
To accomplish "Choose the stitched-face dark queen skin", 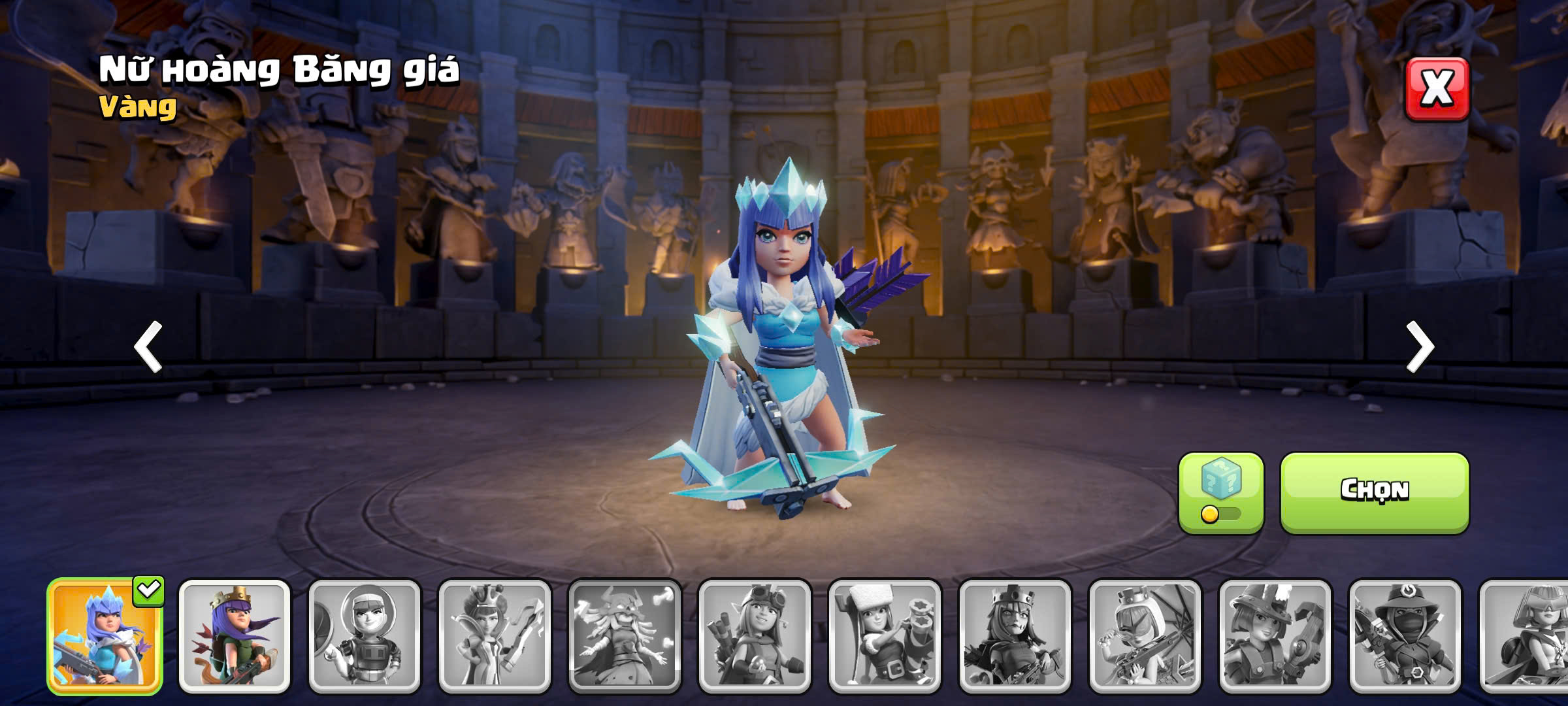I will pyautogui.click(x=1015, y=636).
